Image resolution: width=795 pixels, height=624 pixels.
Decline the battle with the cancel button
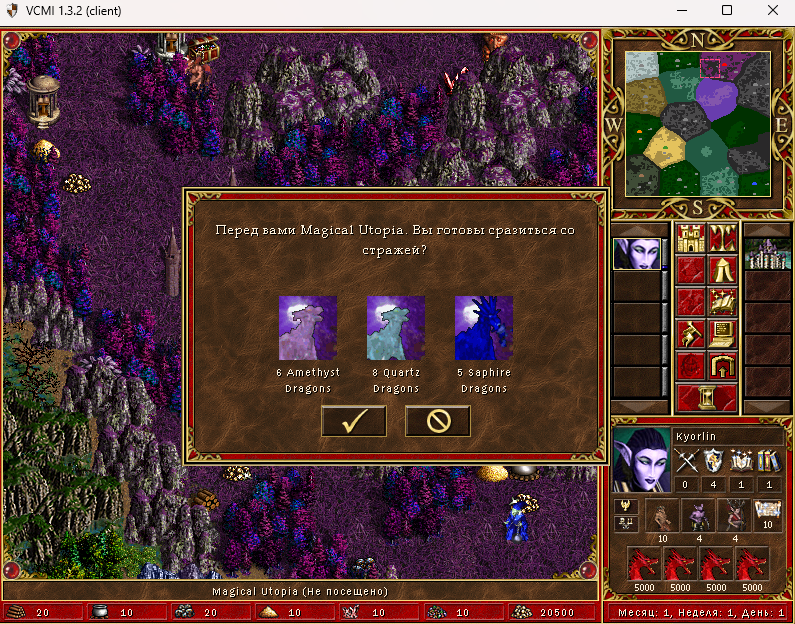pyautogui.click(x=437, y=421)
